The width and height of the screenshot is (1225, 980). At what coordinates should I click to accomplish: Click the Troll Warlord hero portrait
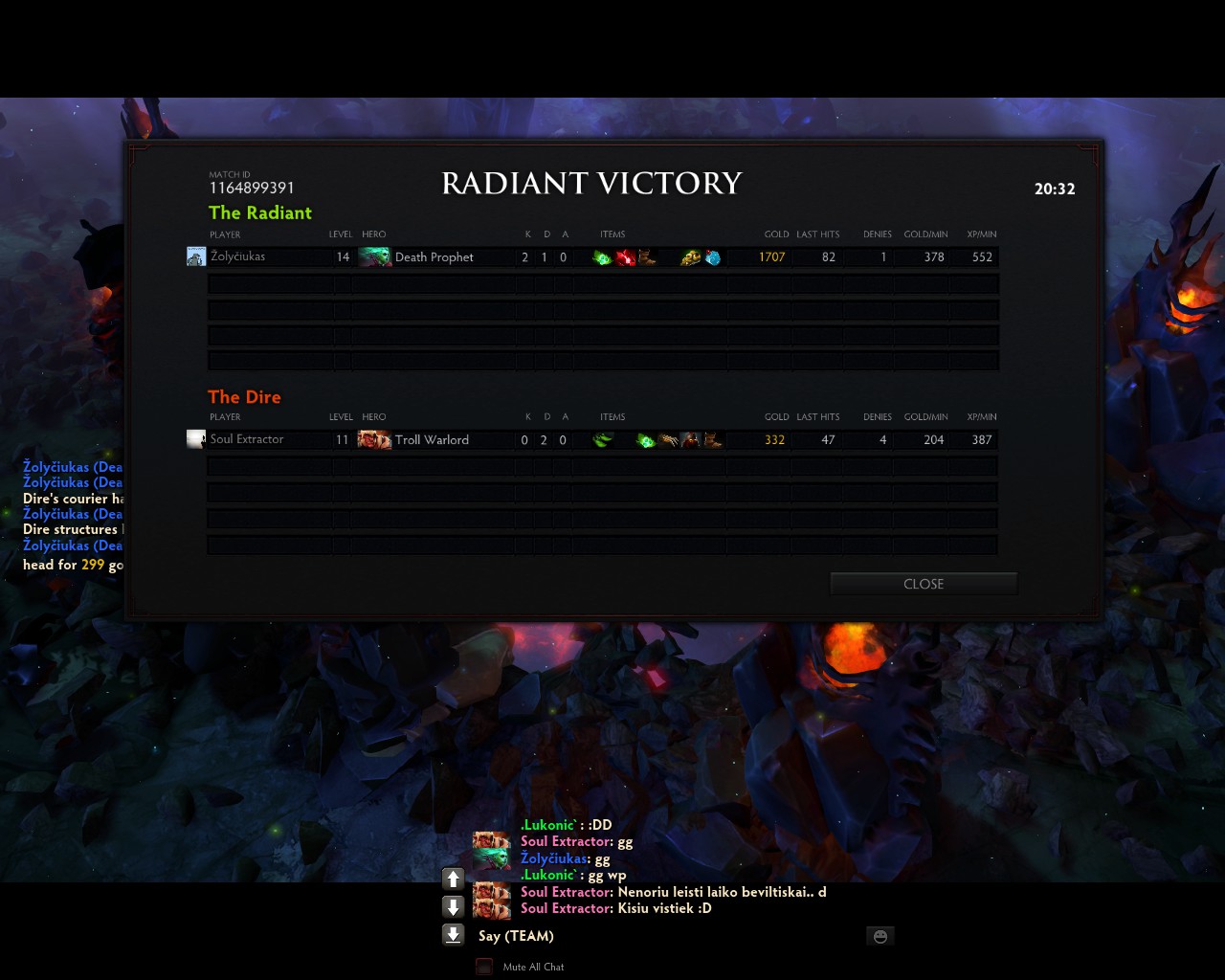tap(374, 439)
